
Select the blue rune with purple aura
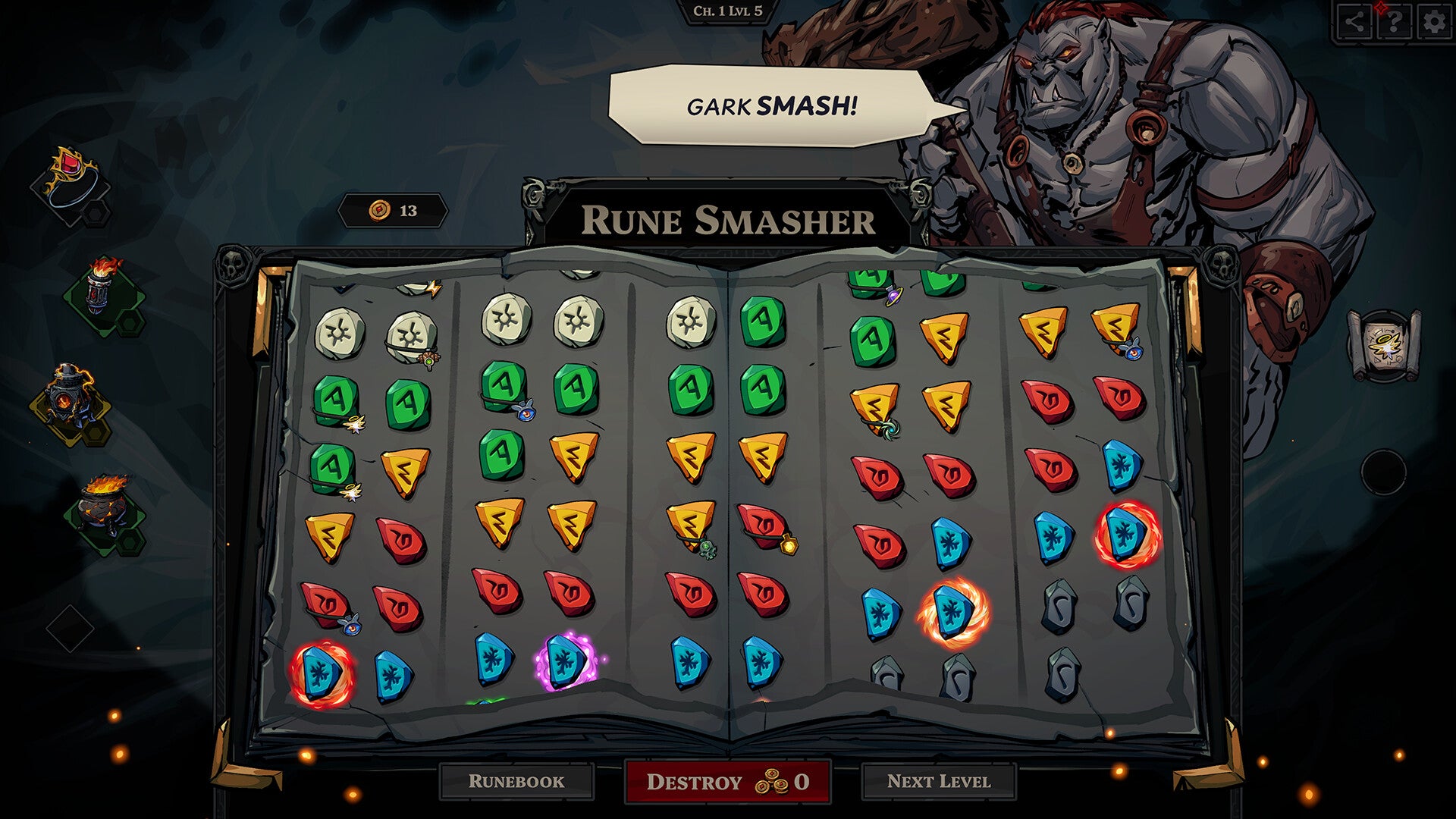coord(565,661)
